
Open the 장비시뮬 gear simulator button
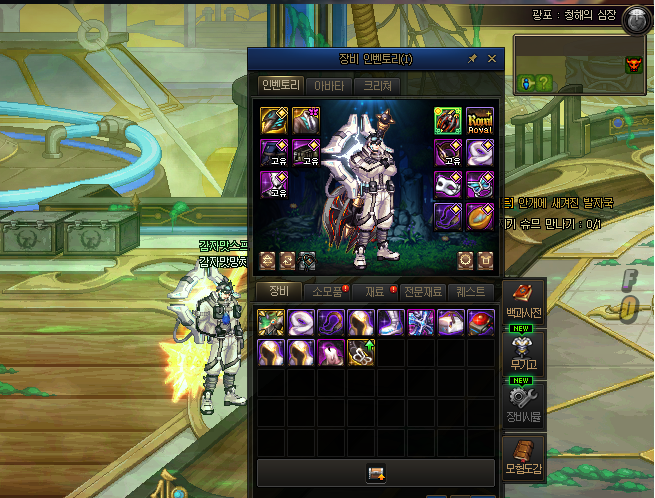click(524, 403)
